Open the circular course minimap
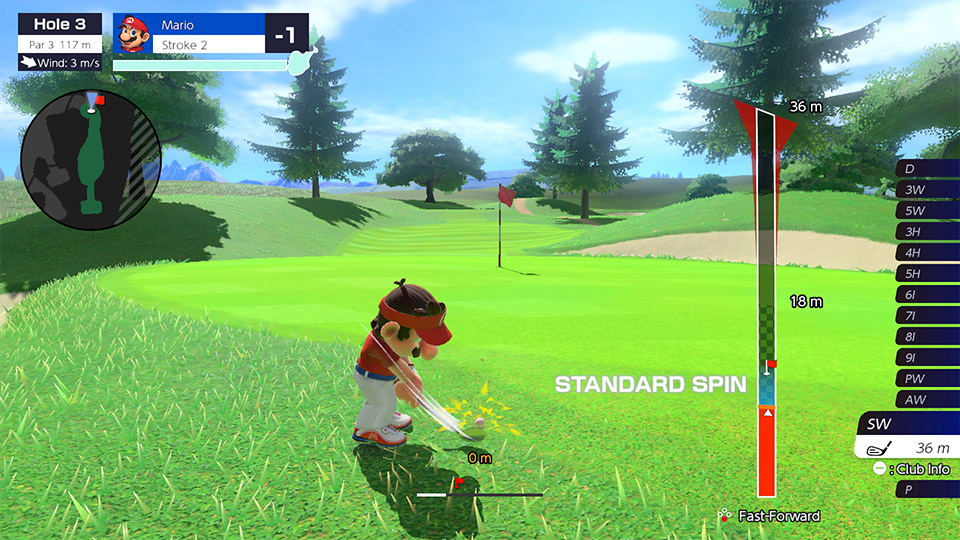This screenshot has width=960, height=540. pos(91,160)
